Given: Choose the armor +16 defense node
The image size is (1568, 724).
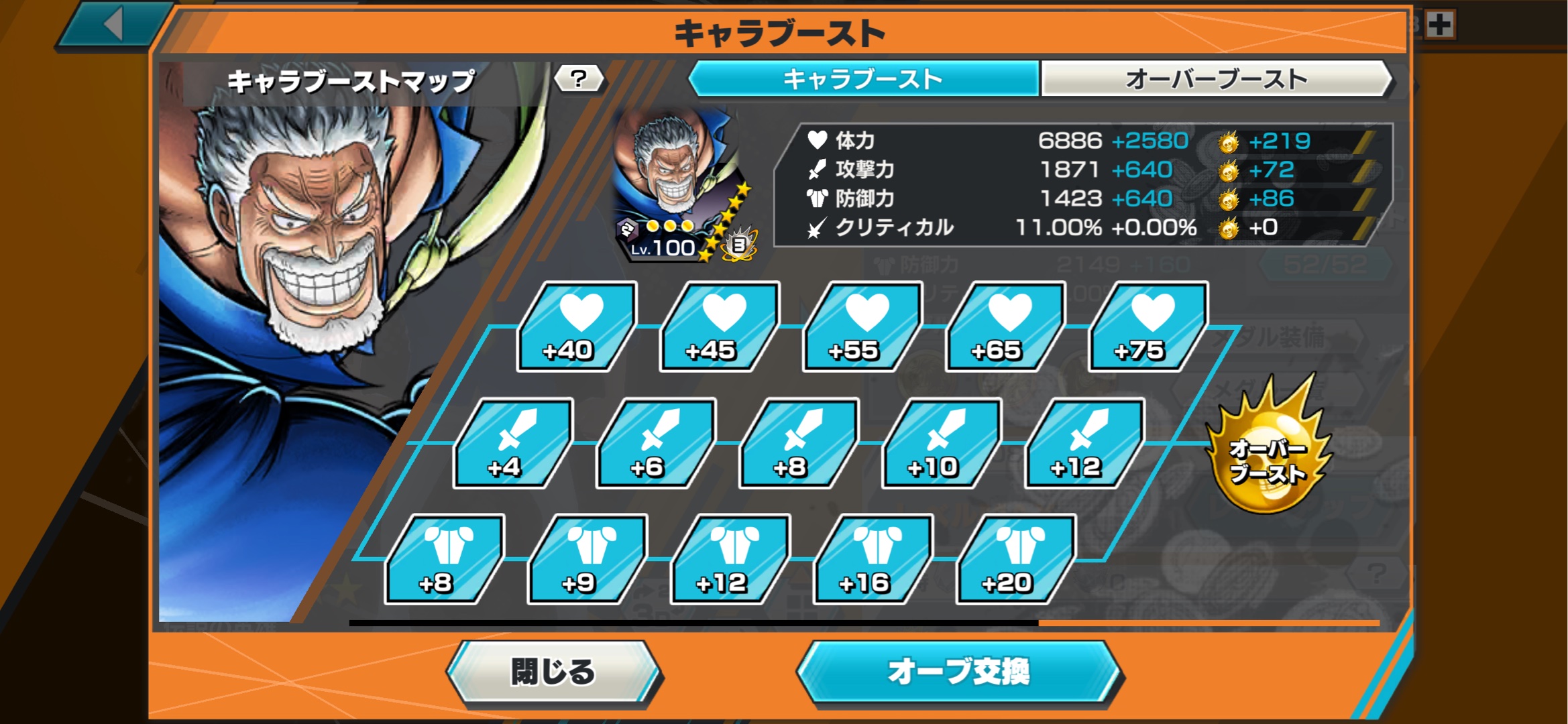Looking at the screenshot, I should coord(873,560).
